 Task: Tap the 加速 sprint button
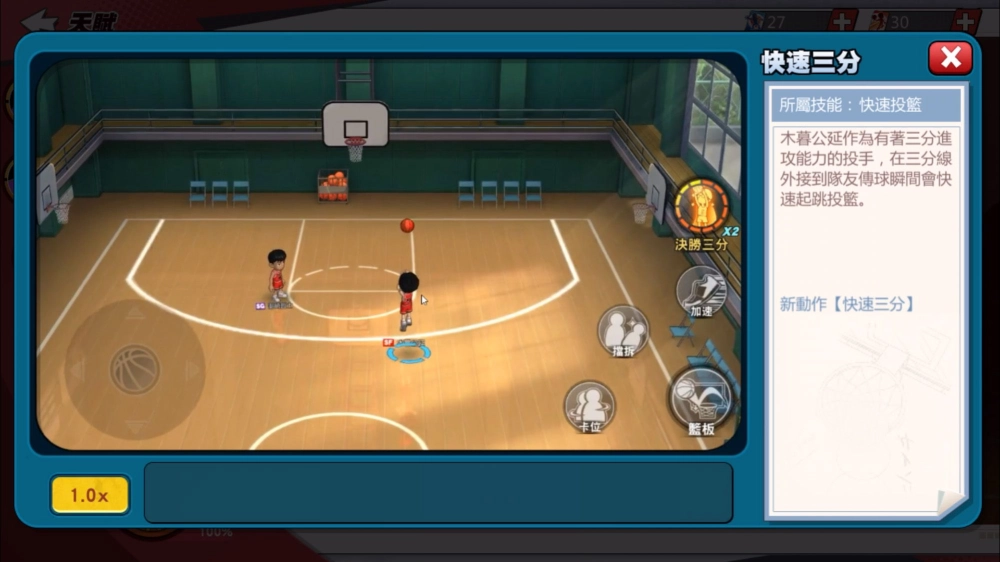(x=701, y=288)
